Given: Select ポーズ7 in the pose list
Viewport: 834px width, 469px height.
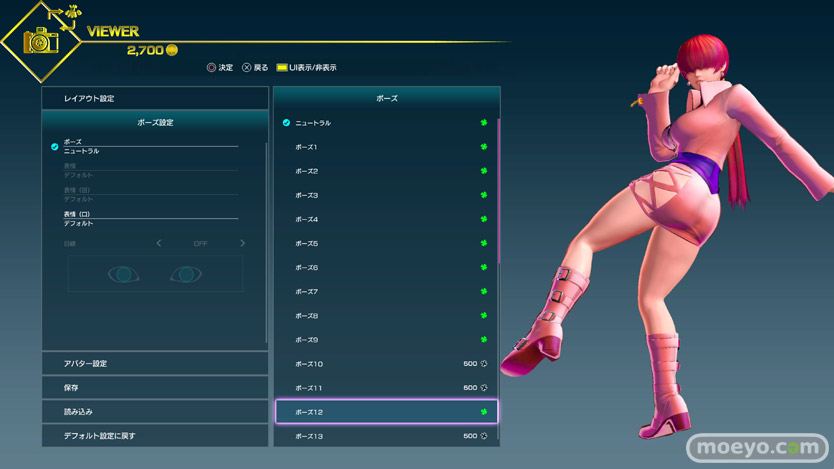Looking at the screenshot, I should 386,292.
